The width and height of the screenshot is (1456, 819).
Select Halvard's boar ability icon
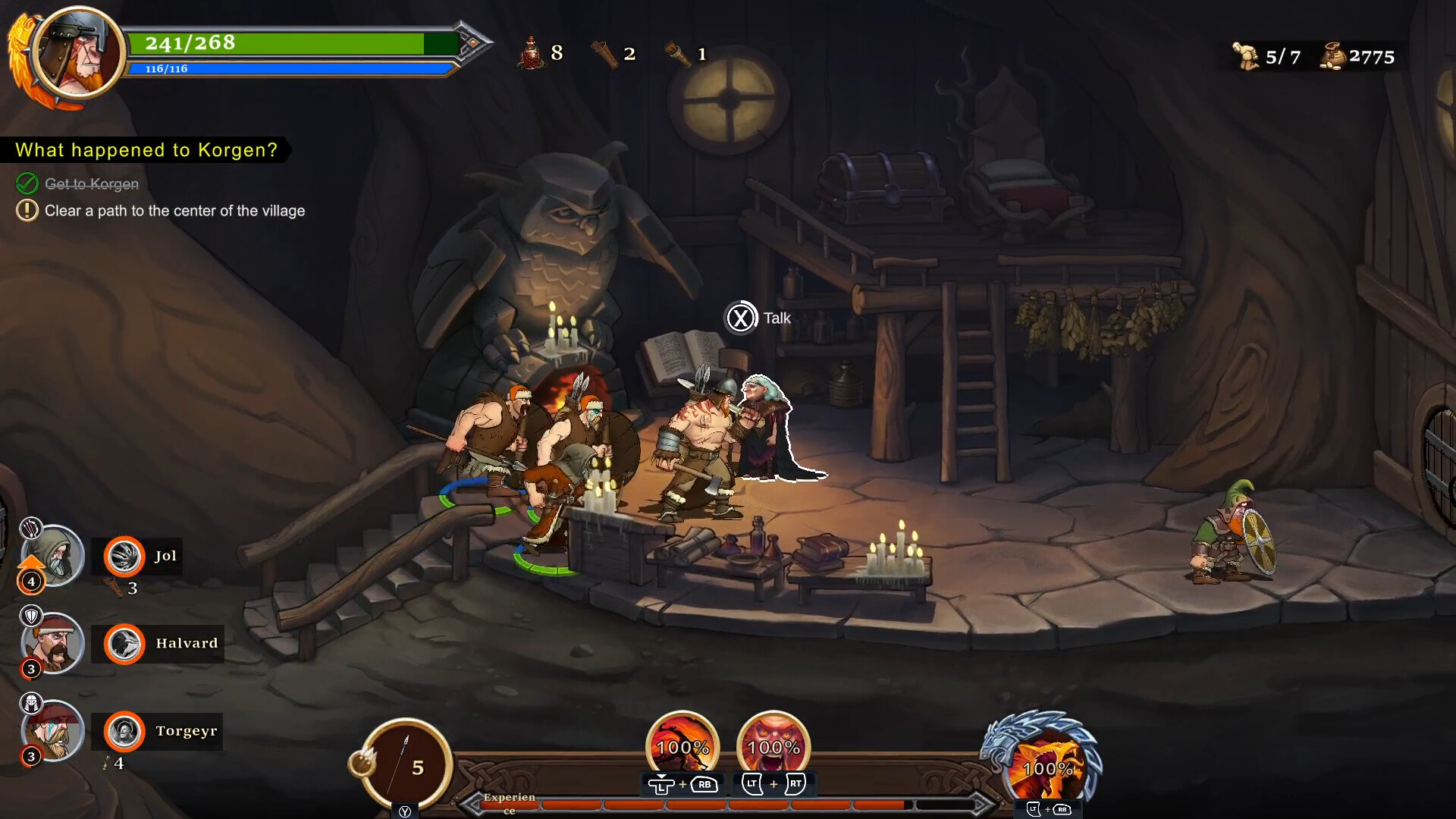124,646
